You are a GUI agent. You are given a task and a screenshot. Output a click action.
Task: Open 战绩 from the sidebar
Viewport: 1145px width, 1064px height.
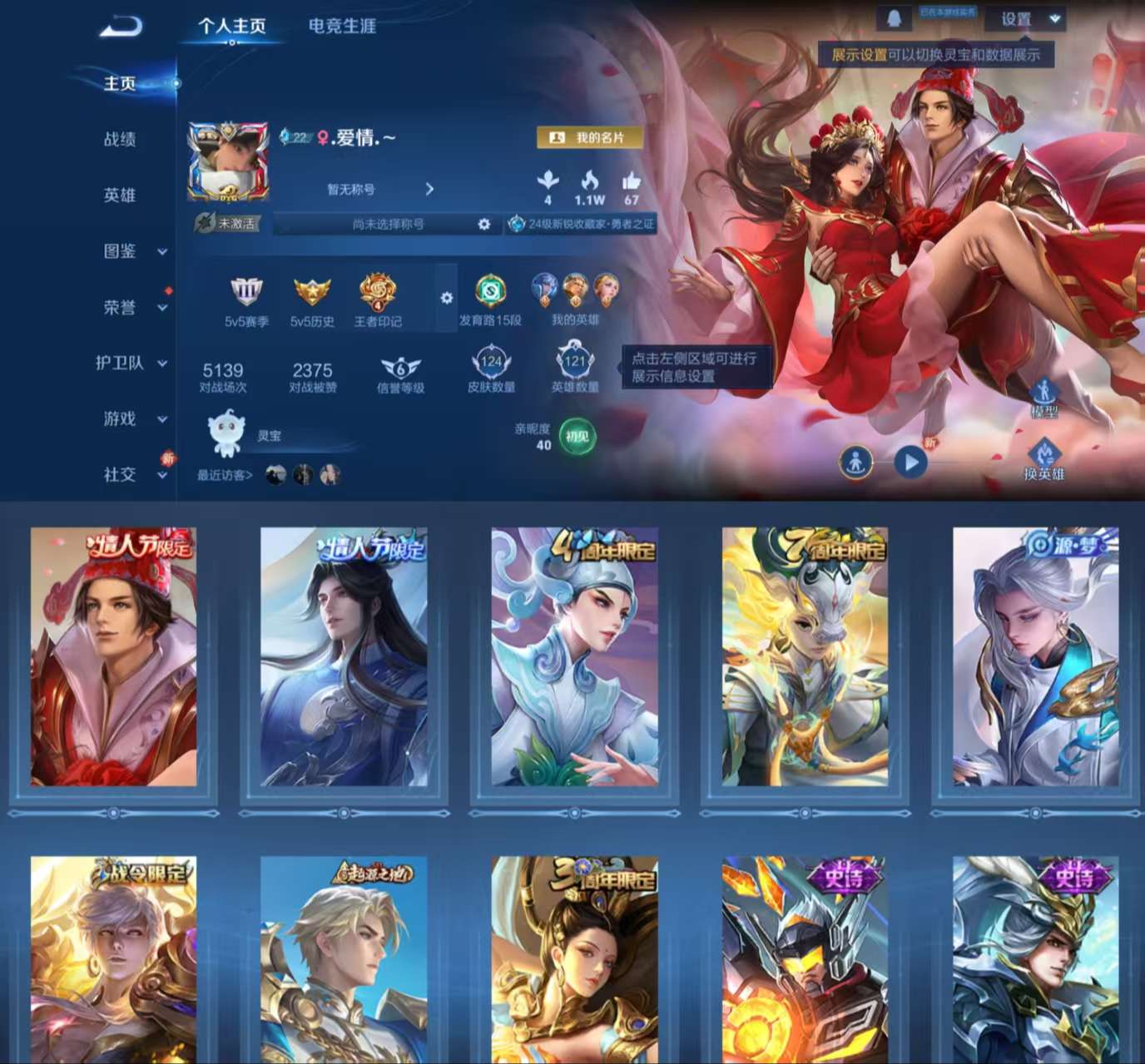click(120, 139)
